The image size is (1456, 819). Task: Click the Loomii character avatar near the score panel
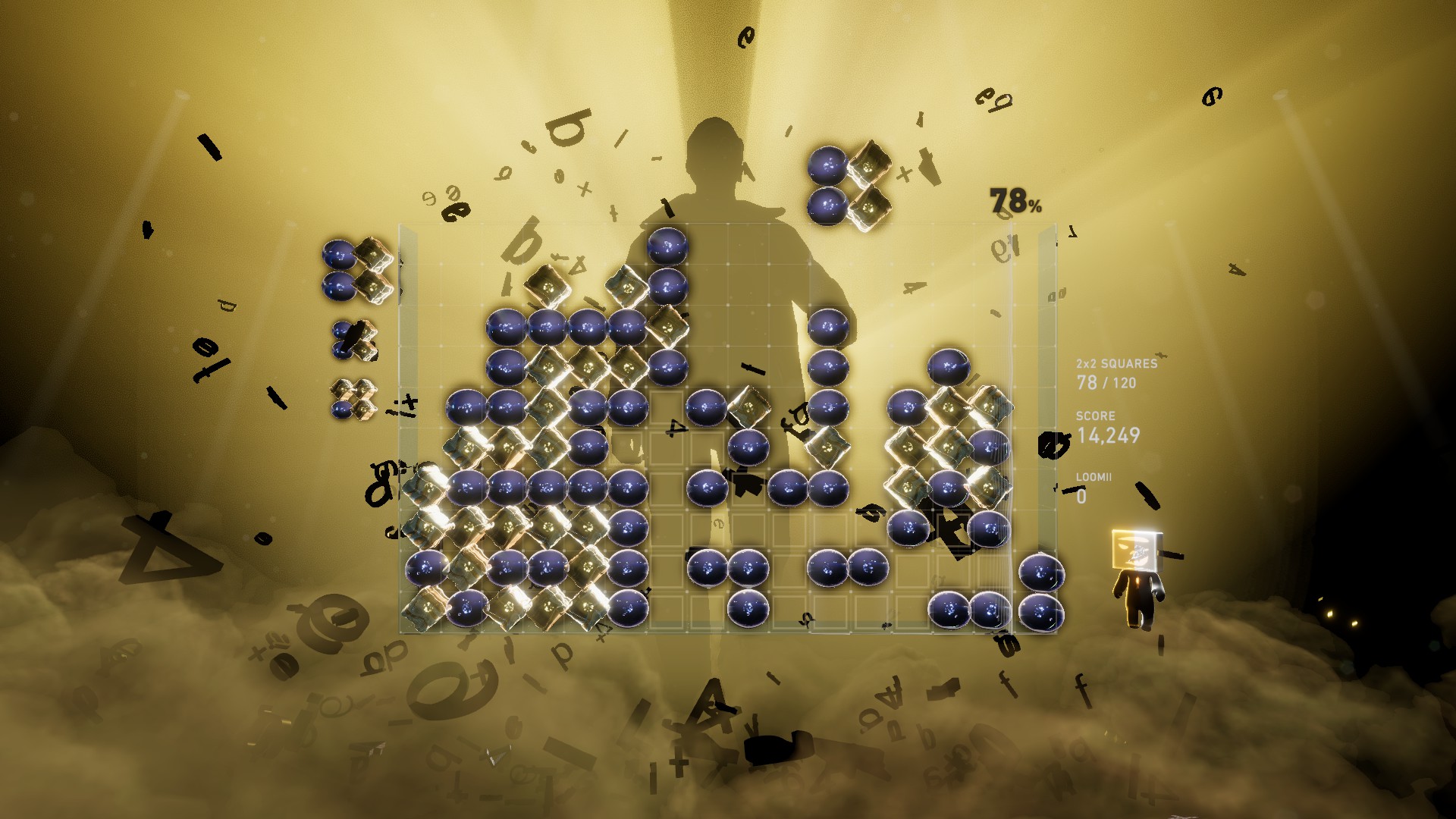pos(1137,584)
